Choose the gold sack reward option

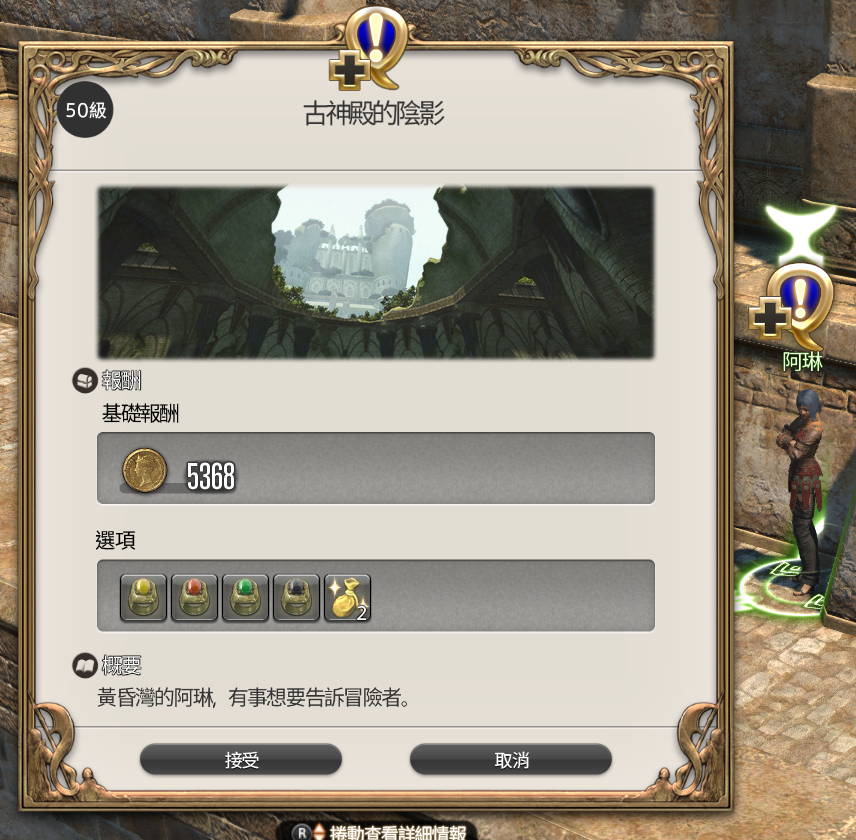pyautogui.click(x=347, y=597)
